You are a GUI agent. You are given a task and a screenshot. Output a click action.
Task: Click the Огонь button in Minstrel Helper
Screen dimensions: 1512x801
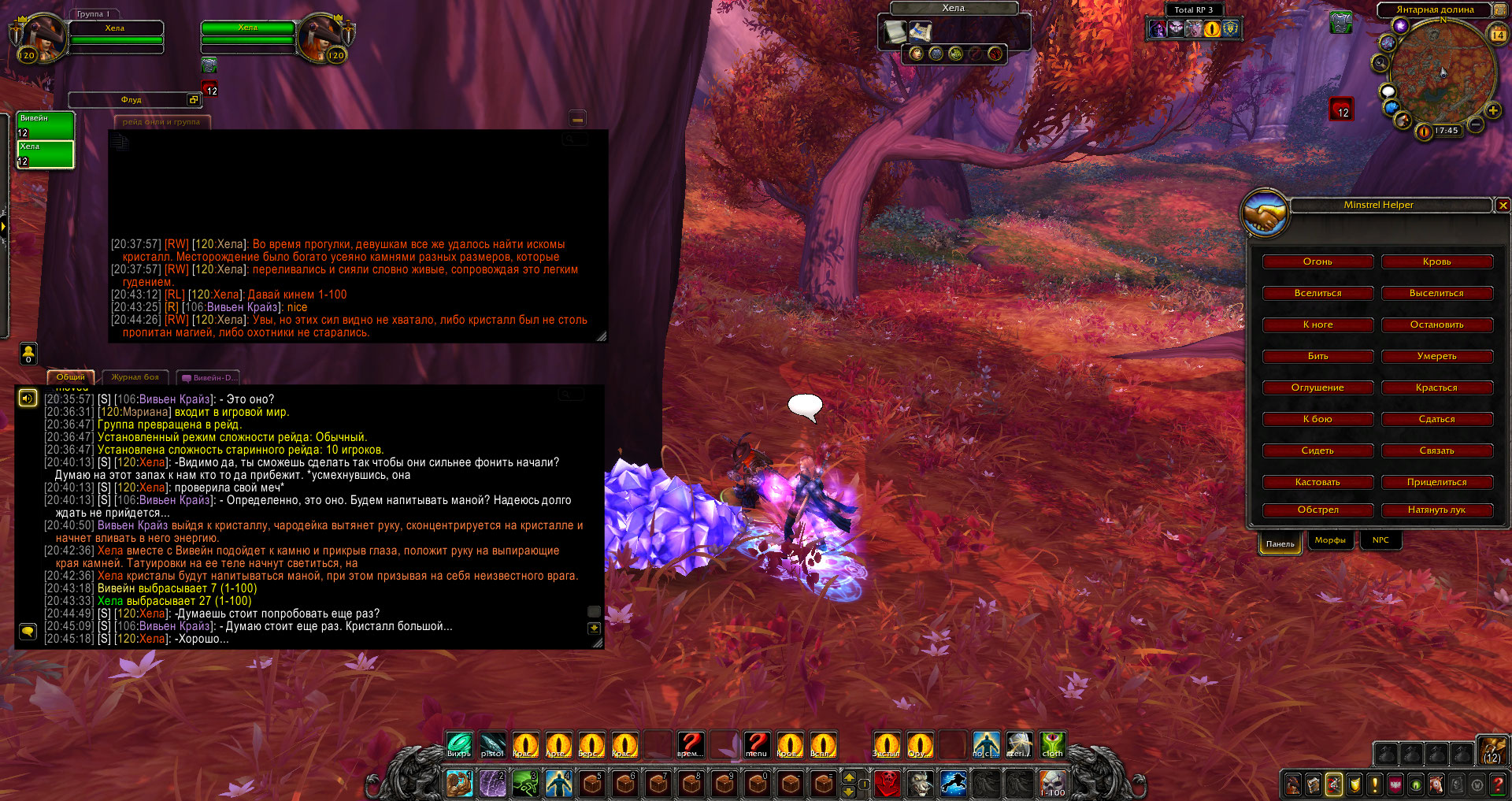(1317, 261)
